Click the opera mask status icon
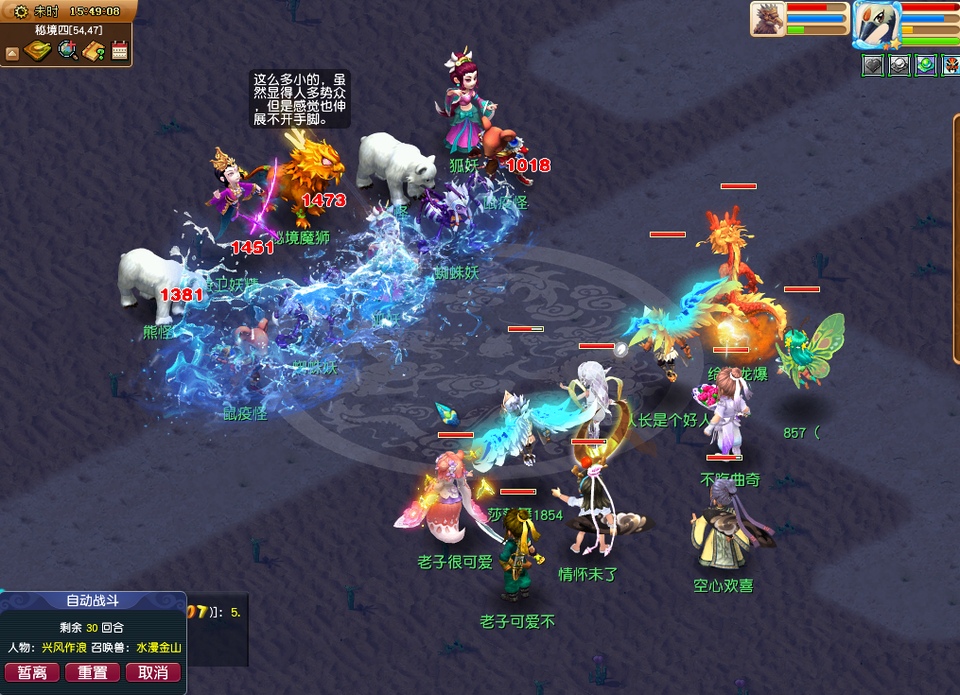Viewport: 960px width, 695px height. click(949, 64)
